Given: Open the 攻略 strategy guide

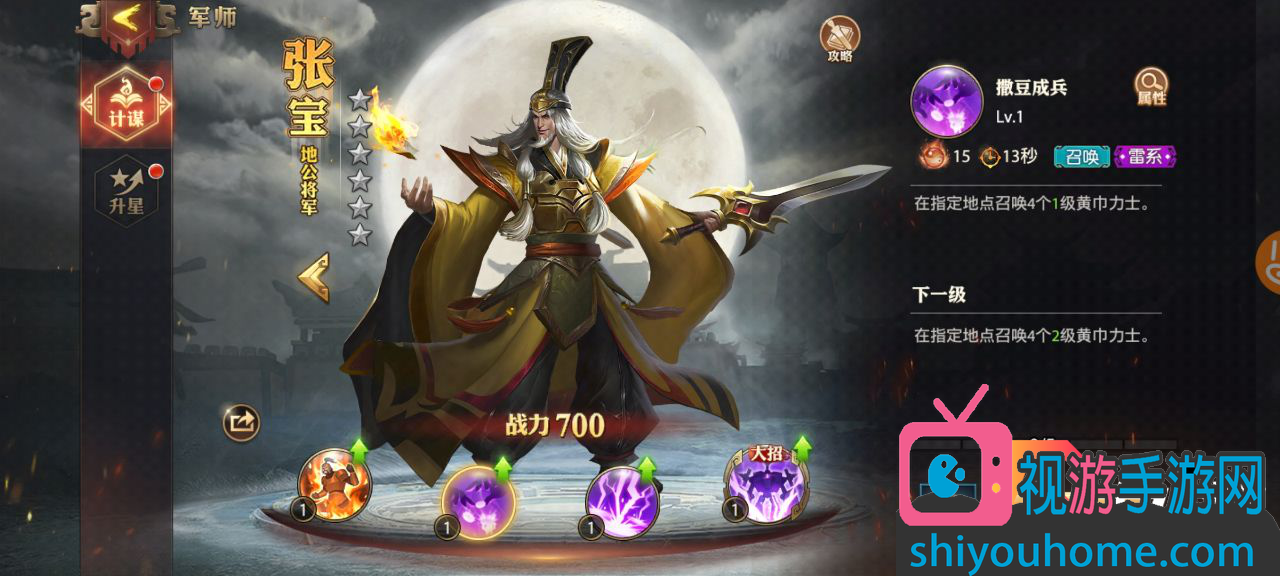Looking at the screenshot, I should pyautogui.click(x=840, y=38).
